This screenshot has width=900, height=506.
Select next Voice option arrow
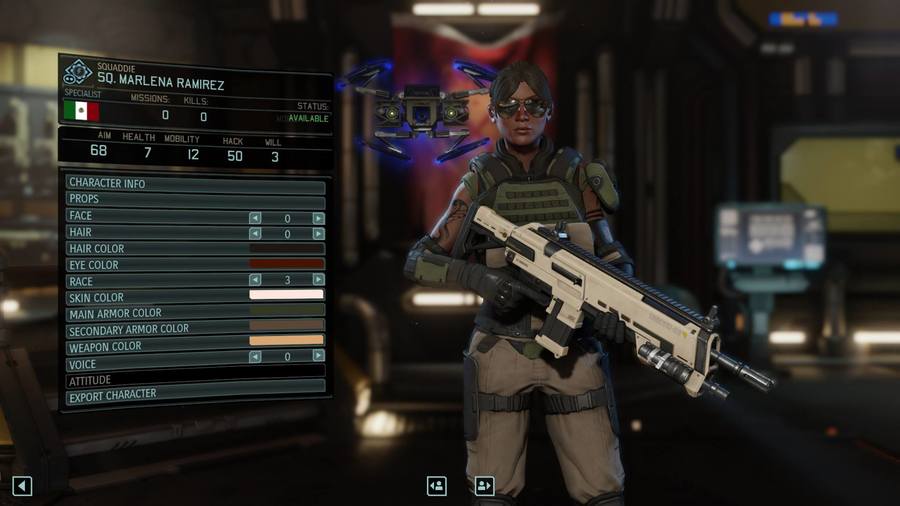tap(318, 356)
